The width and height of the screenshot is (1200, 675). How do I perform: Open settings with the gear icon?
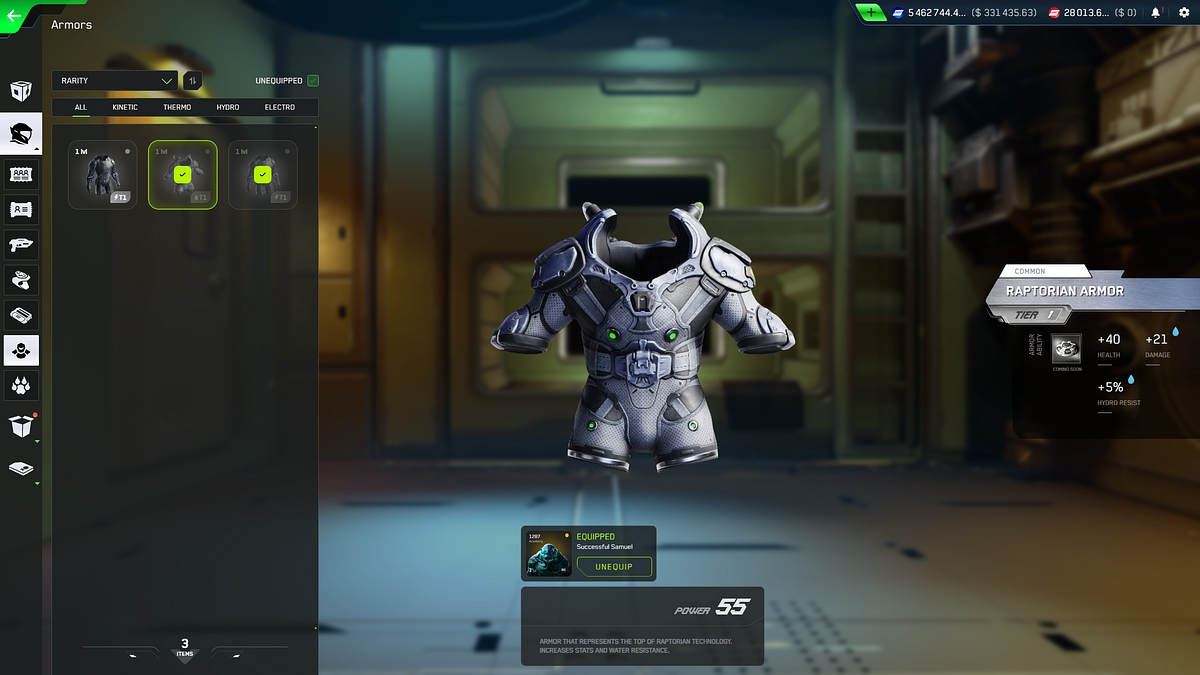click(1184, 13)
